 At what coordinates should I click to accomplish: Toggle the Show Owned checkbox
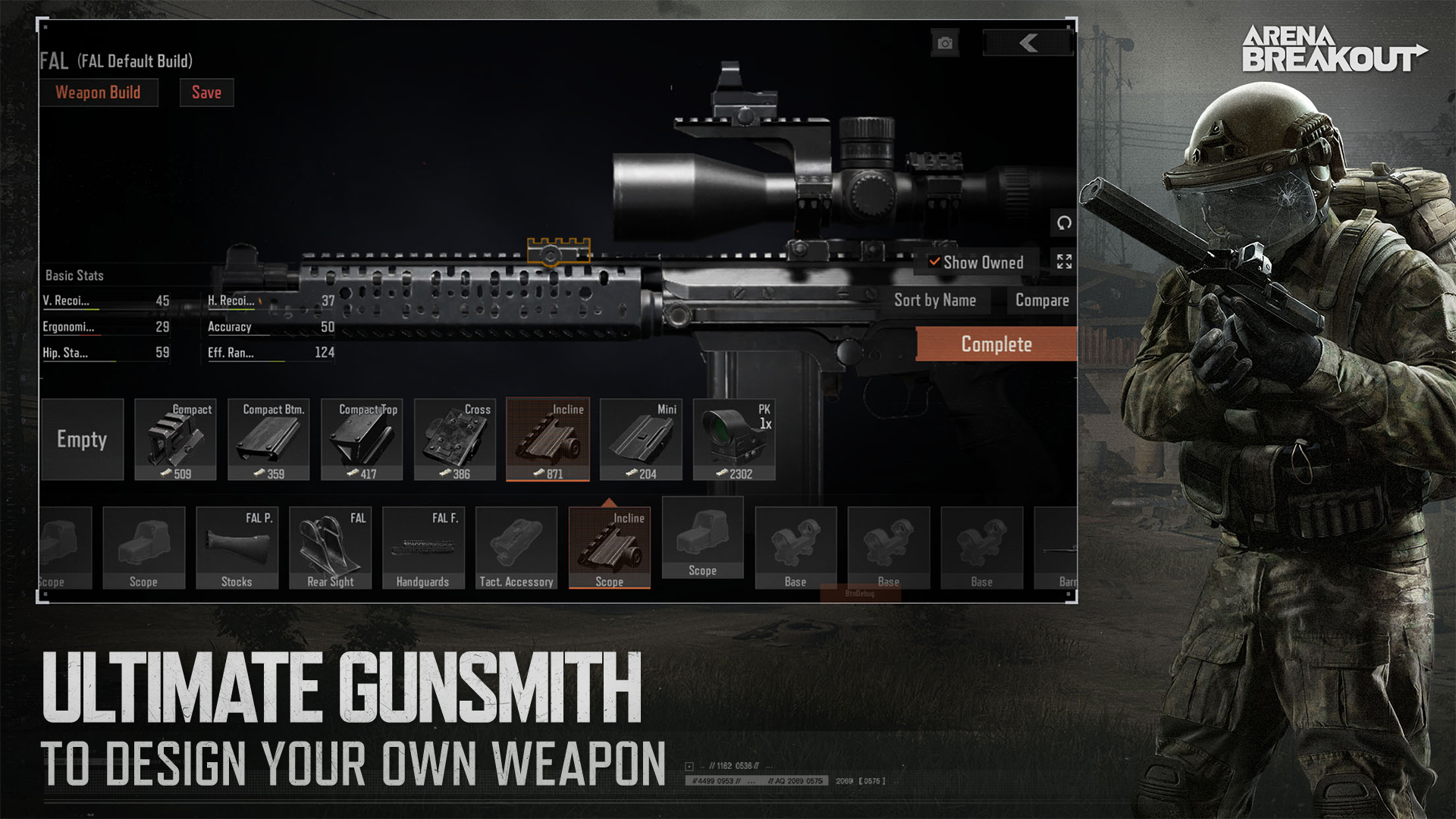(935, 262)
